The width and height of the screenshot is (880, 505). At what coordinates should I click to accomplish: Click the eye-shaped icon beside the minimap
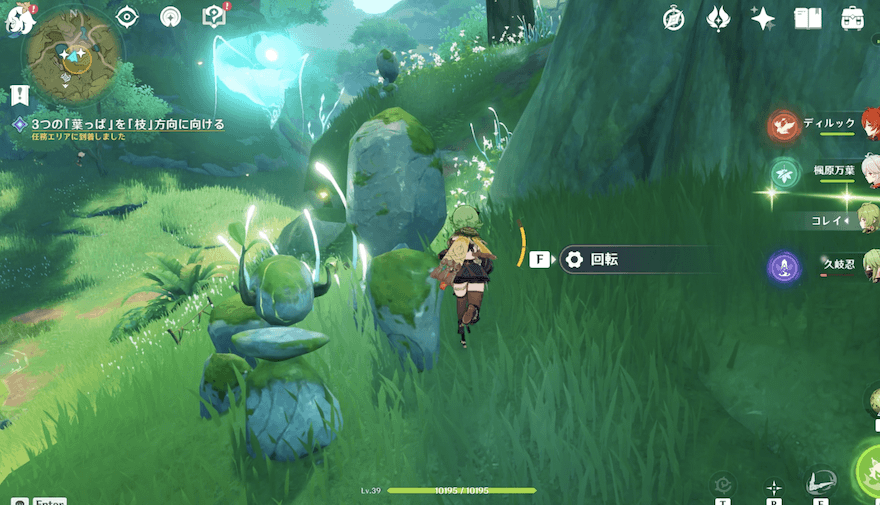pos(127,16)
